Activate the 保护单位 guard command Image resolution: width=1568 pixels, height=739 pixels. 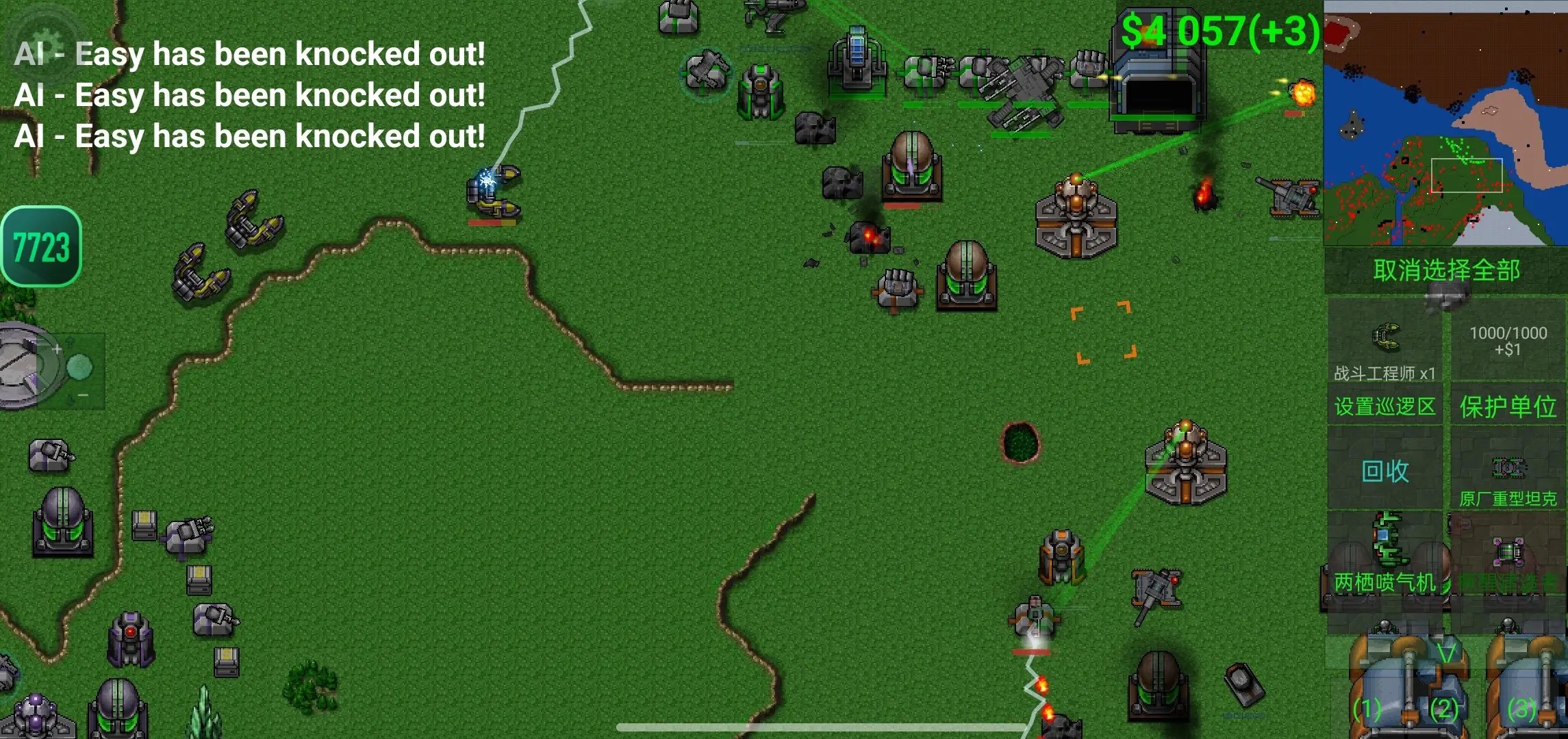pyautogui.click(x=1508, y=406)
